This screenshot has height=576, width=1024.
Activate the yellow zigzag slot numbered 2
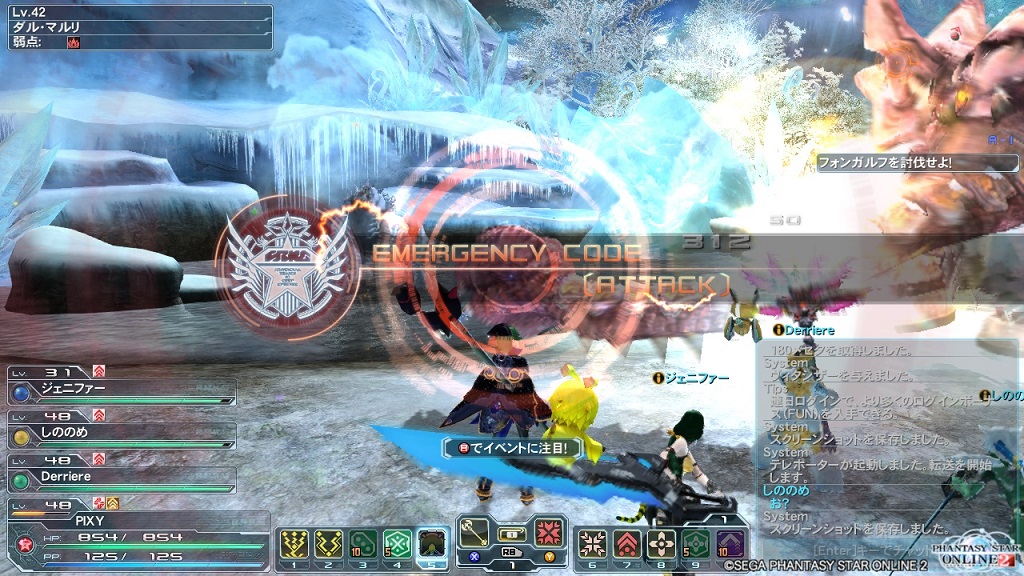330,545
